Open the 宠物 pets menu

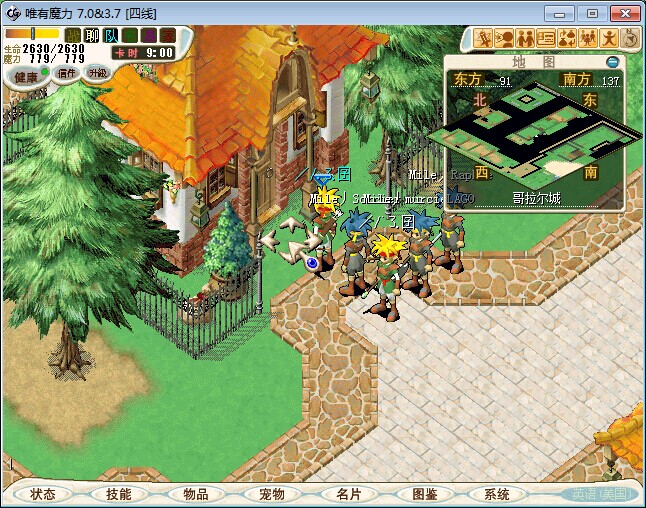(271, 494)
